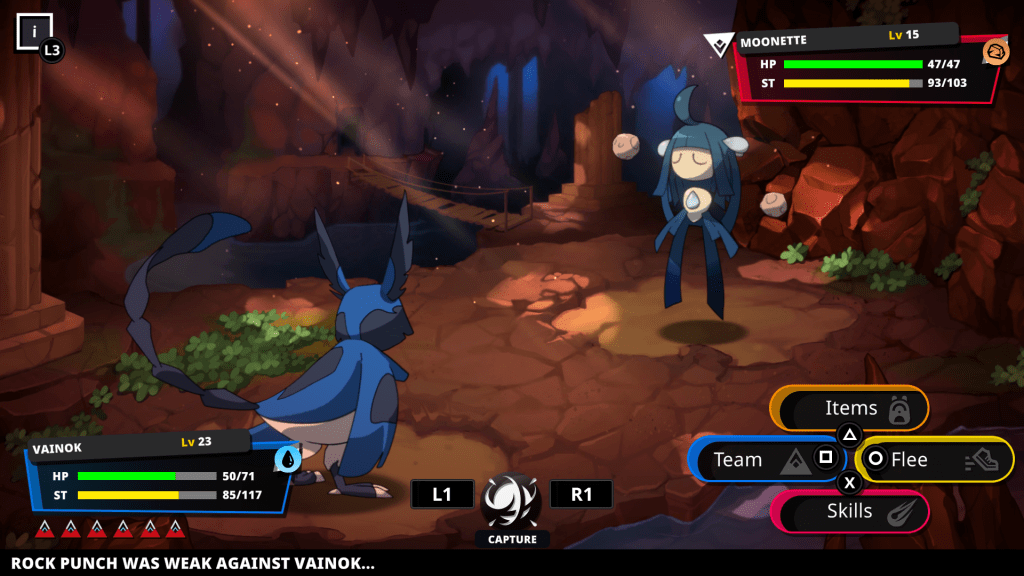
Task: Select the Capture orb icon
Action: tap(512, 500)
